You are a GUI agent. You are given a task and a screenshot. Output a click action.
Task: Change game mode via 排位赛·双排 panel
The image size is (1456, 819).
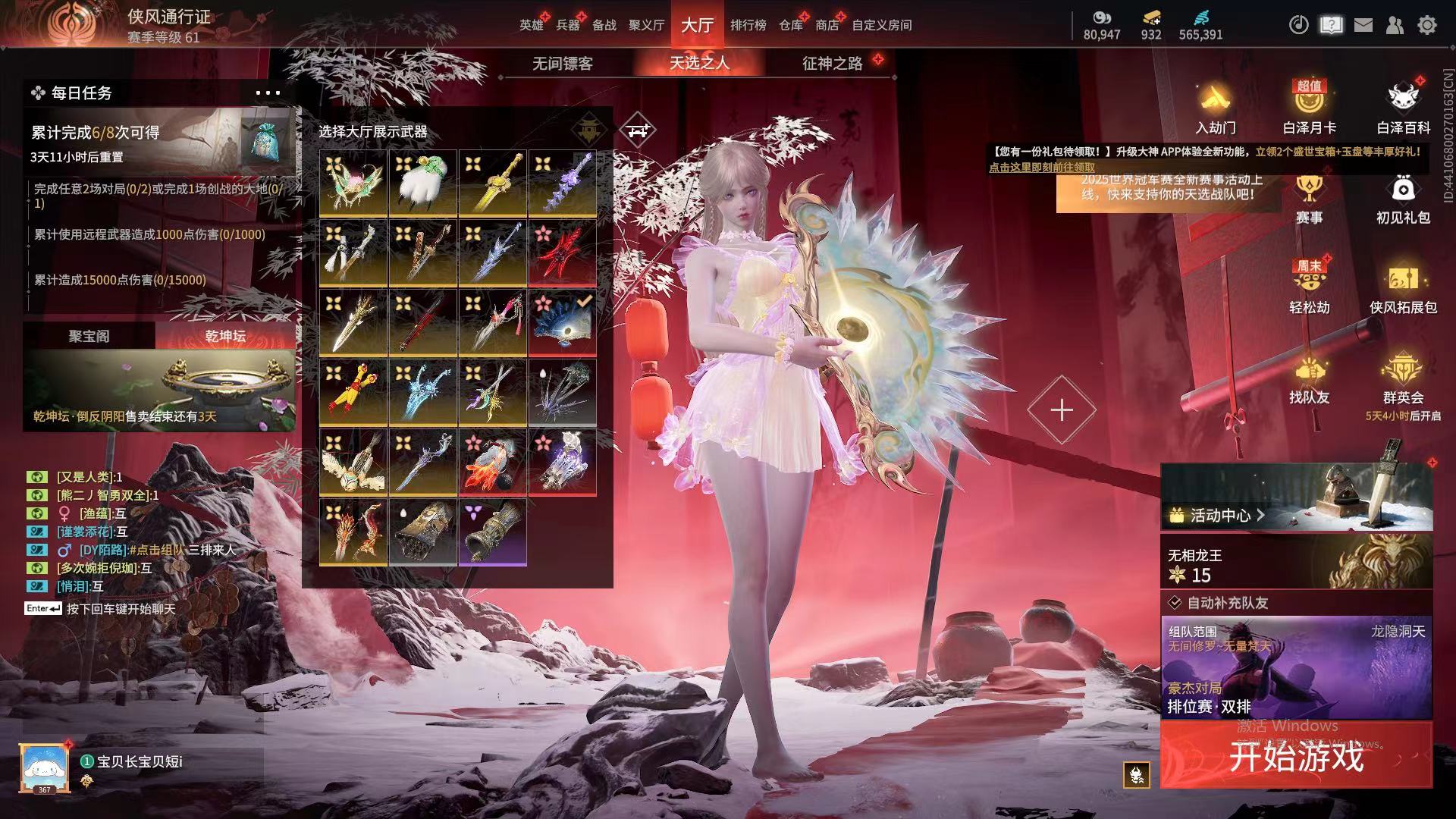(x=1296, y=667)
